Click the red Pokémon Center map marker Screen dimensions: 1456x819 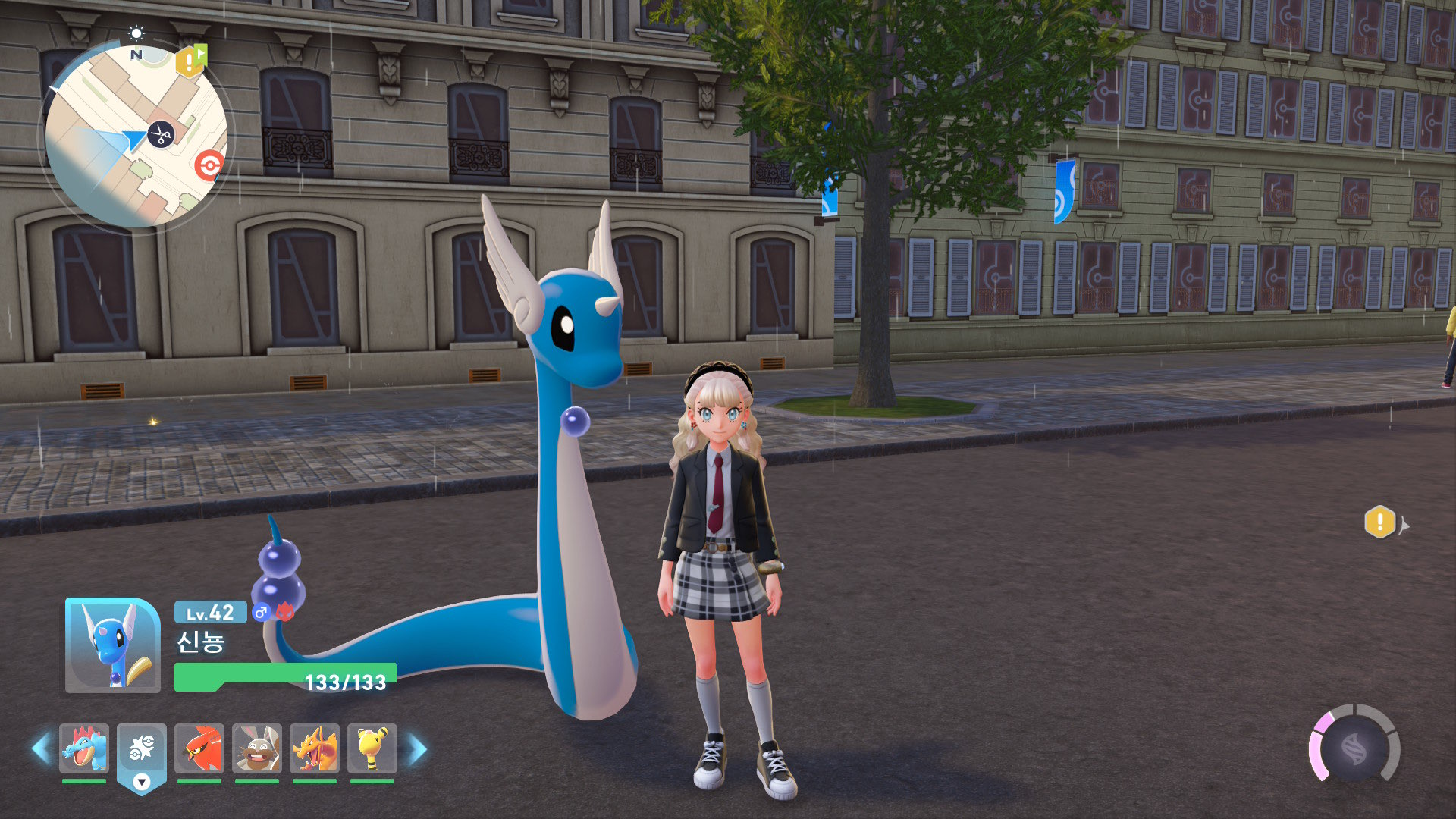pyautogui.click(x=209, y=165)
